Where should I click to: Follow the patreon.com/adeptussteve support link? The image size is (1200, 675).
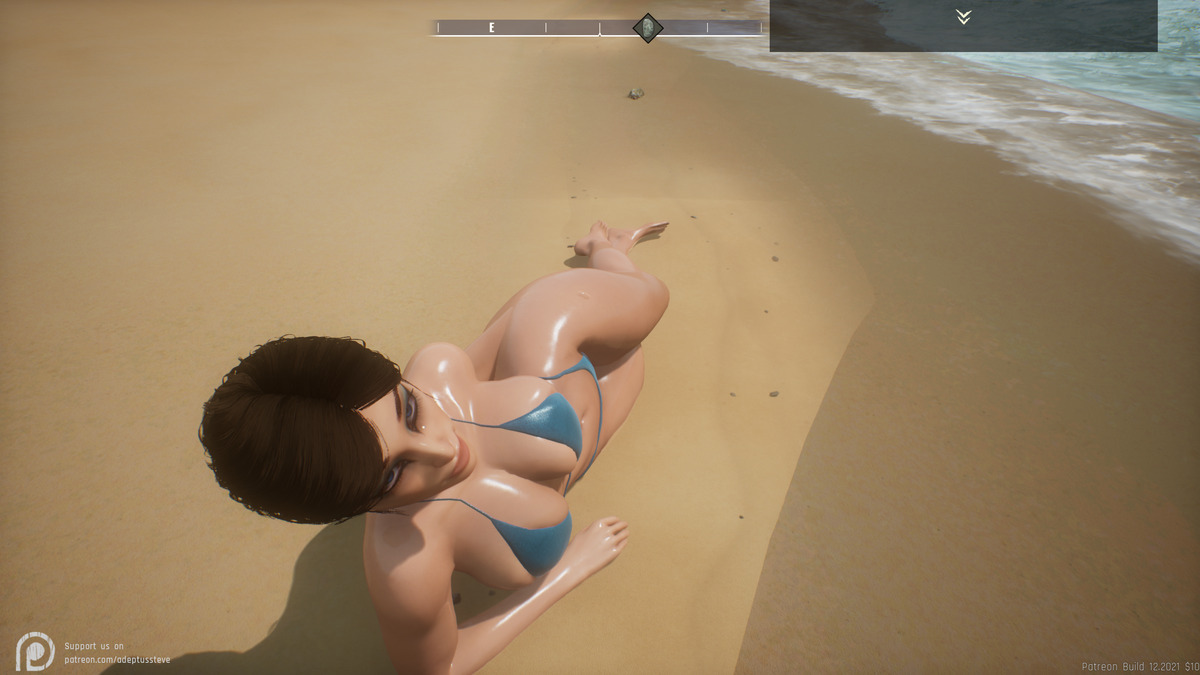[117, 660]
